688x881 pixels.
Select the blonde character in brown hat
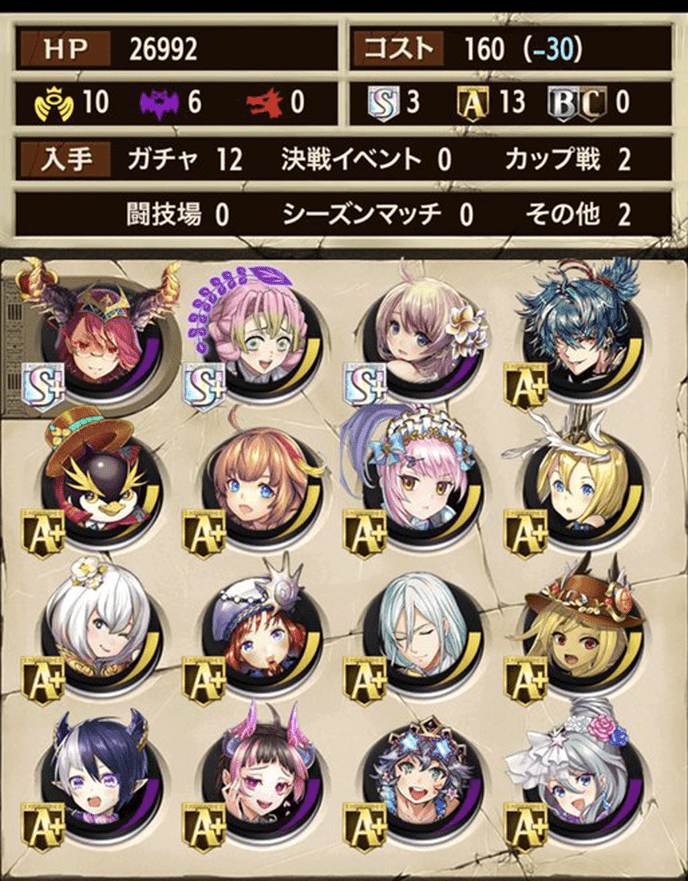575,628
